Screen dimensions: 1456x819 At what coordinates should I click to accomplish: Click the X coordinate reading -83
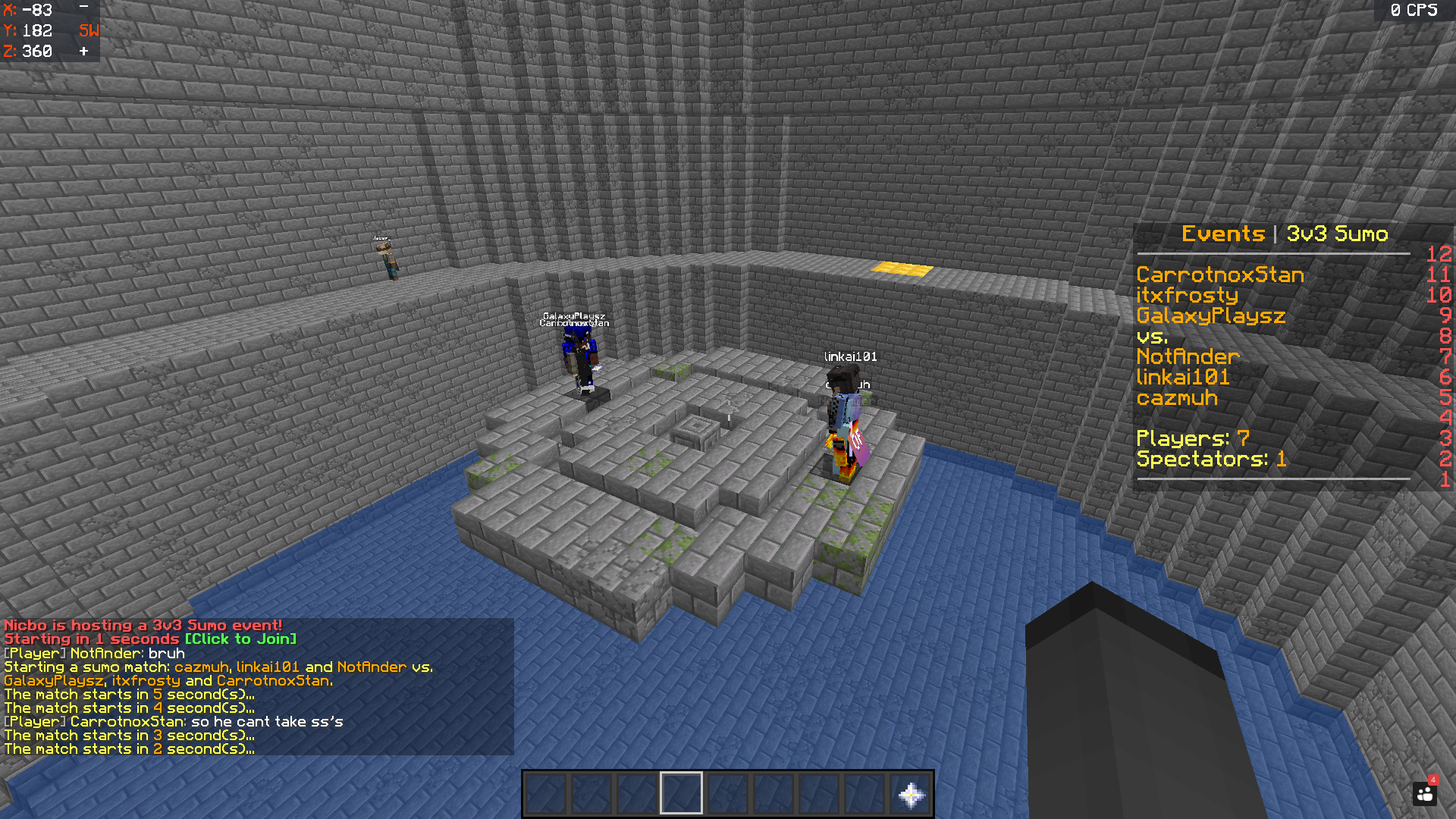pos(27,11)
